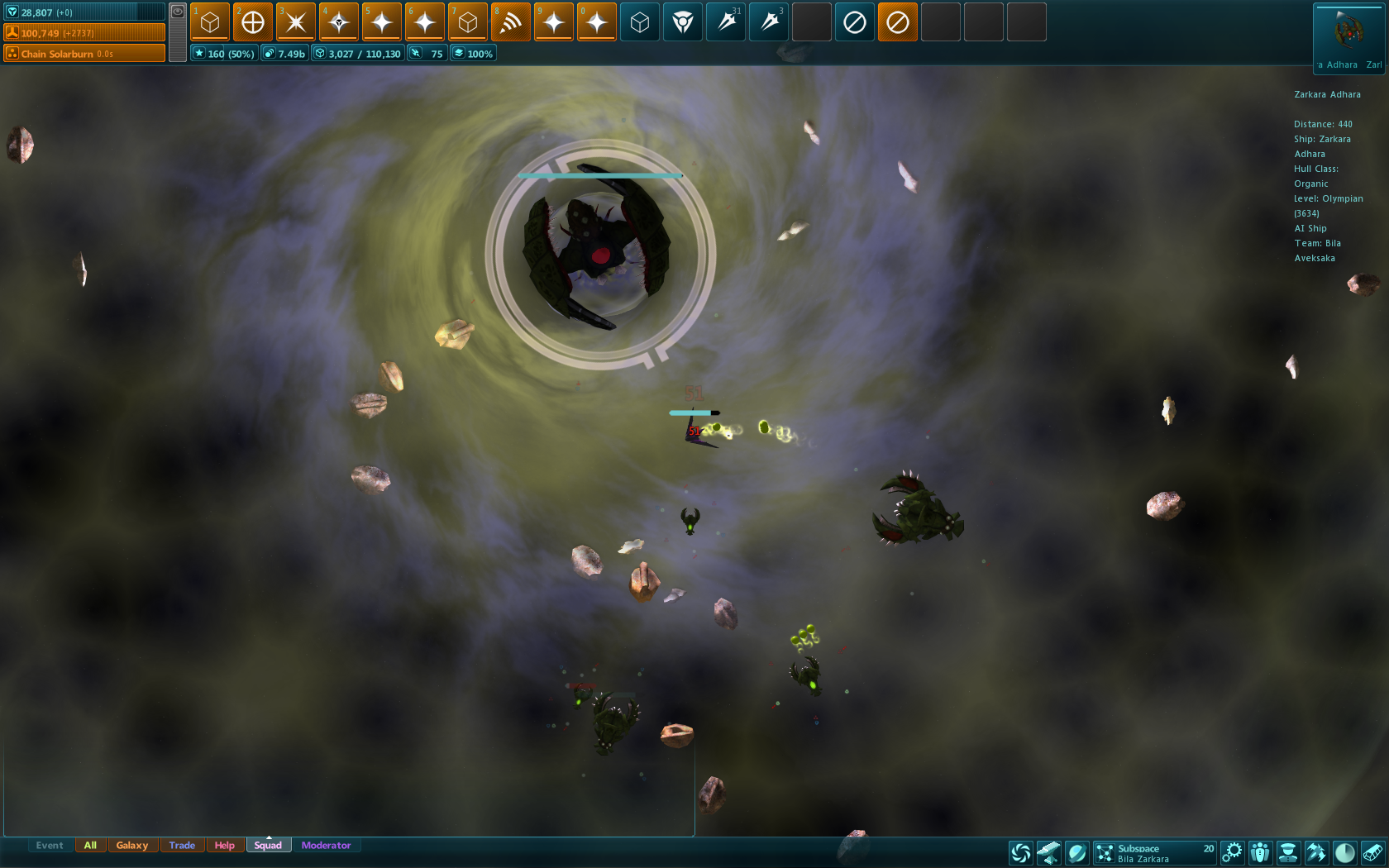Screen dimensions: 1389x868
Task: Activate the crosshair ability in slot 2
Action: (x=253, y=22)
